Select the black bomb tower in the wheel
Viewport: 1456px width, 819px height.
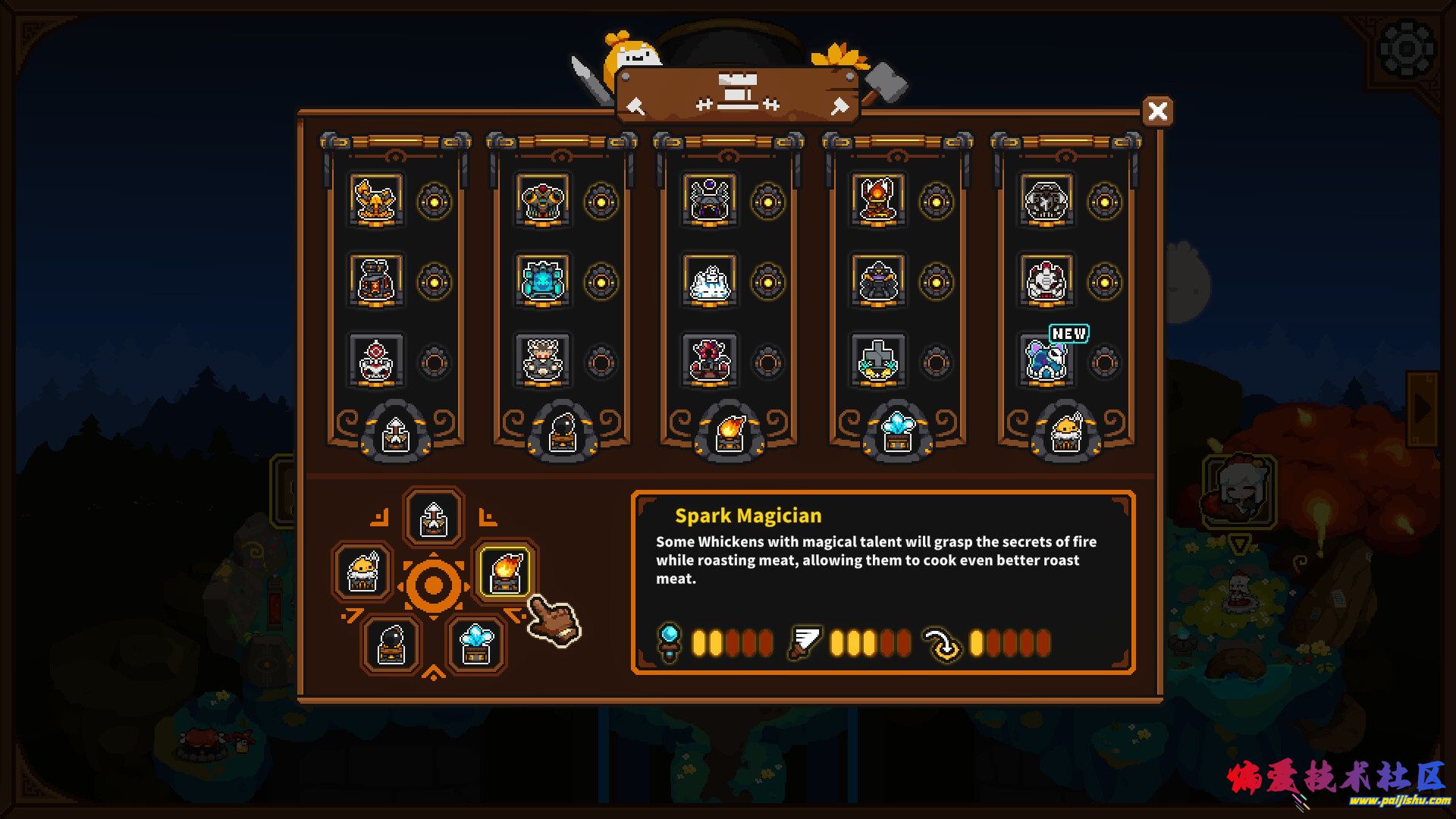click(391, 645)
